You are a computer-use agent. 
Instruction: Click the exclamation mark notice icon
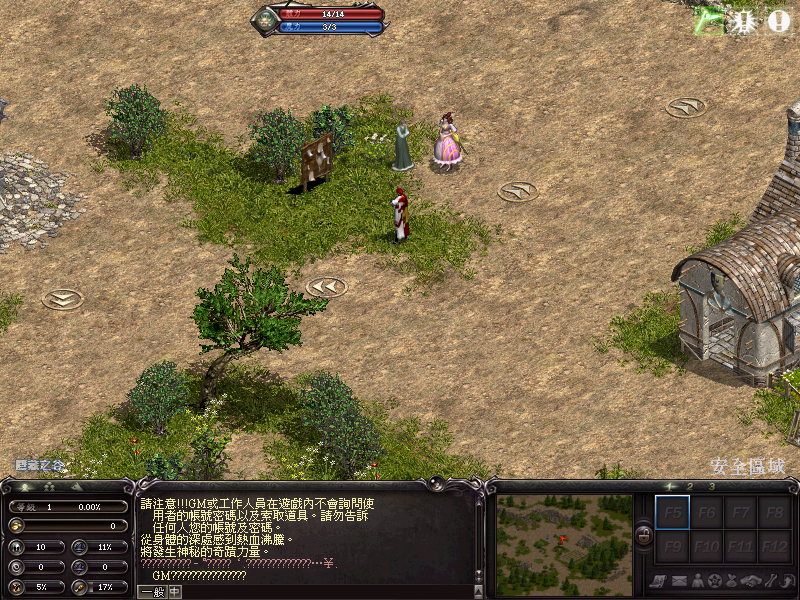[x=778, y=21]
